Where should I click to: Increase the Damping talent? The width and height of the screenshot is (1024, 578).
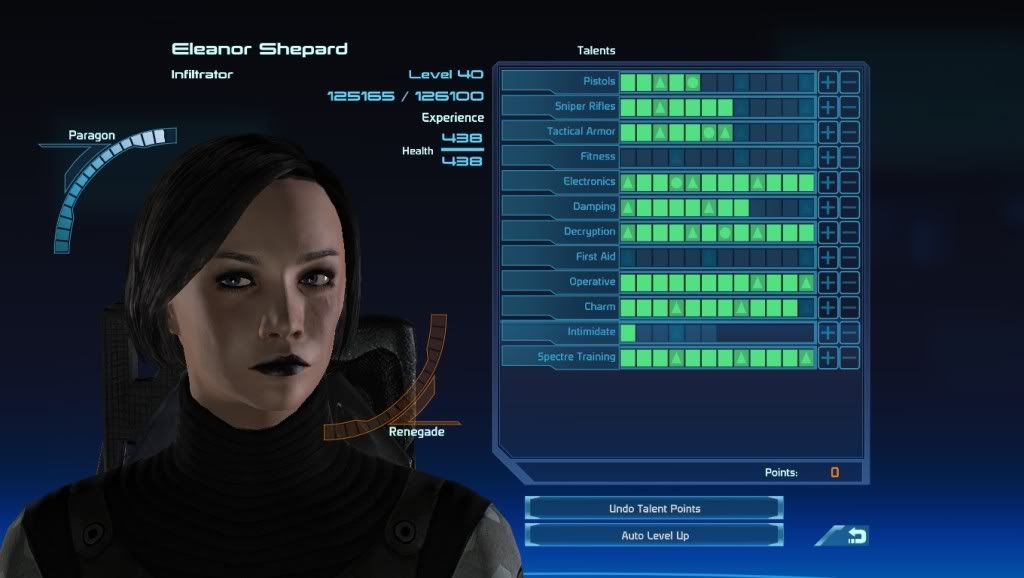click(828, 207)
